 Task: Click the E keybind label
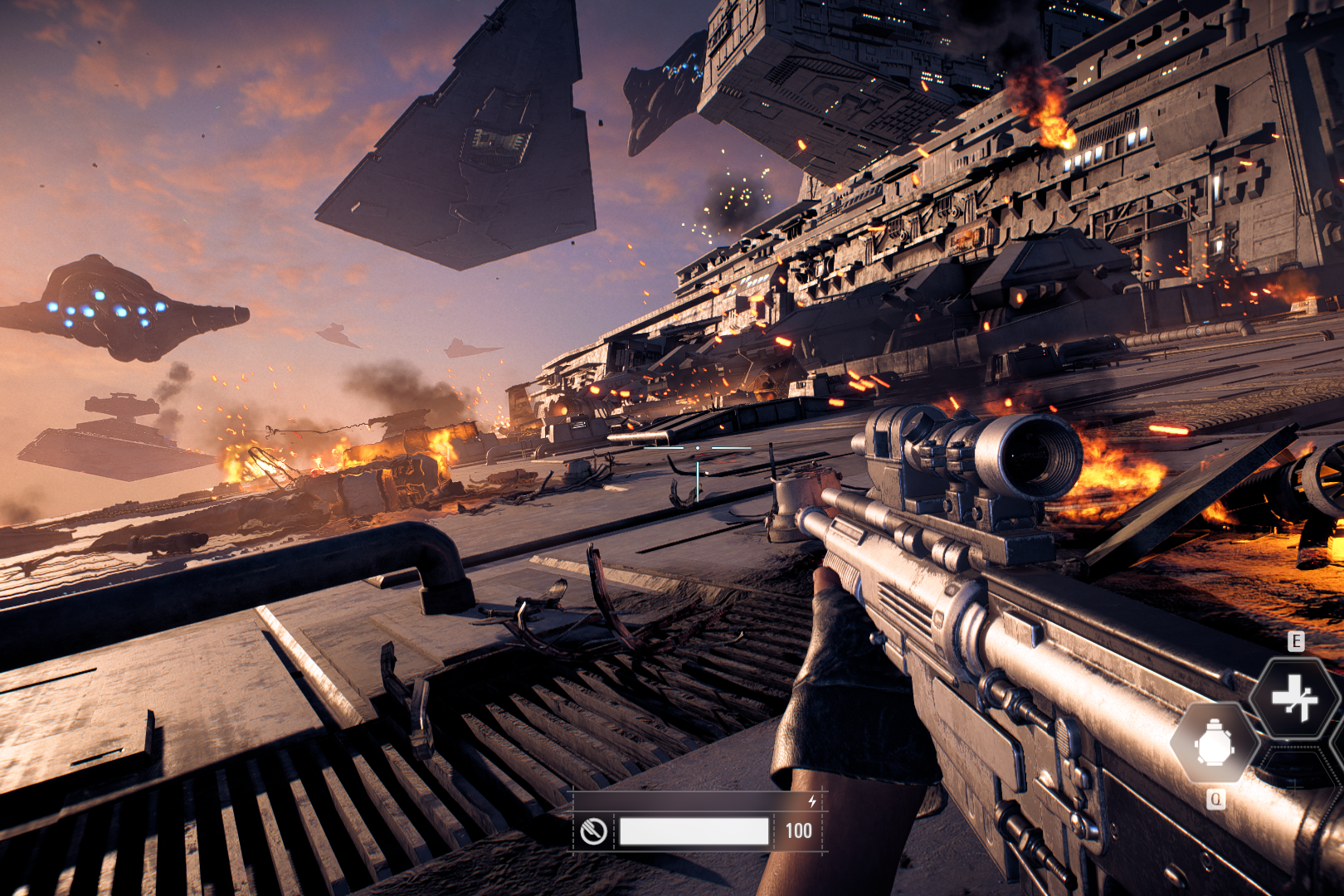tap(1295, 640)
